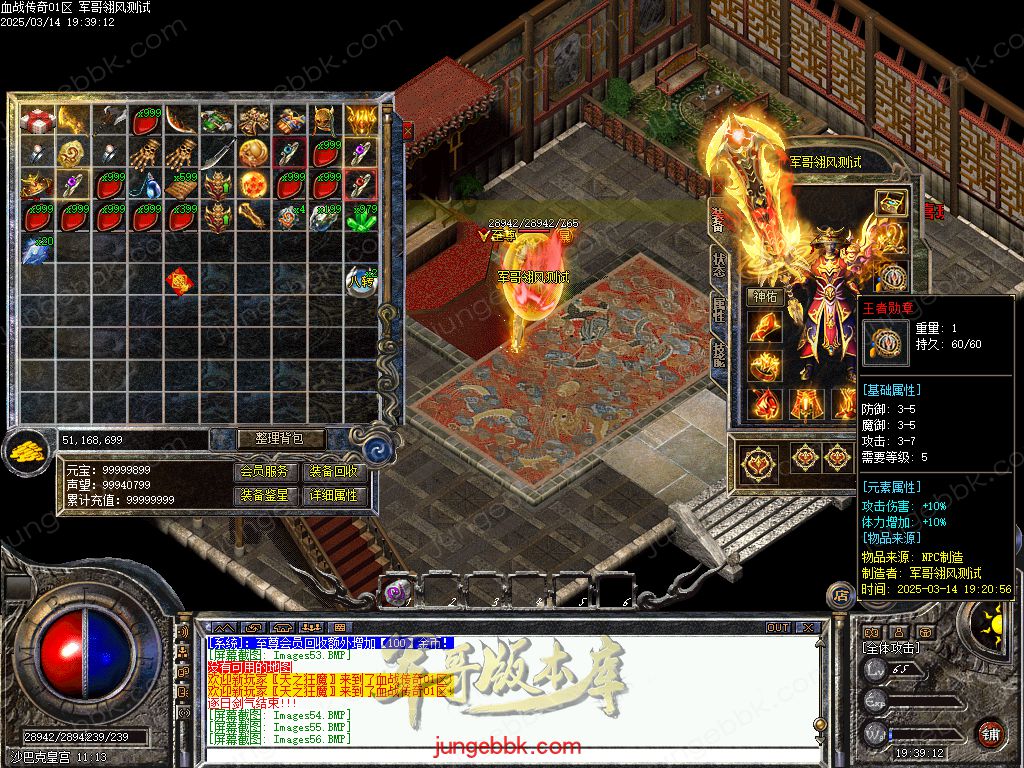Open the 铺 shop button
Screen dimensions: 1024x768
coord(990,733)
